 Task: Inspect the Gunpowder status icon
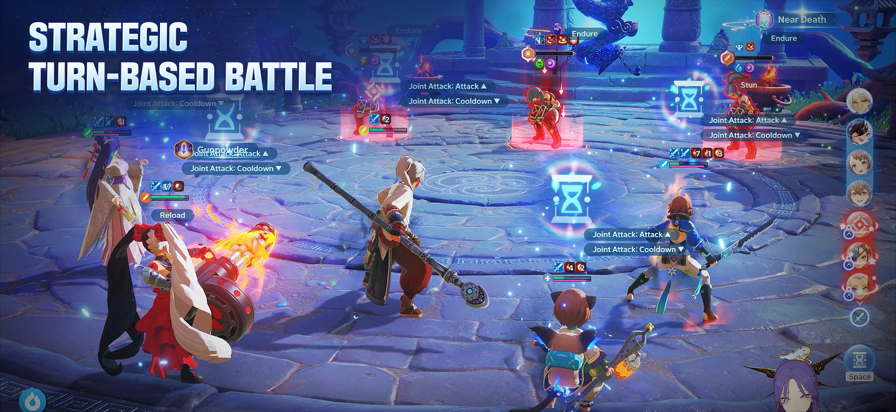click(x=184, y=150)
